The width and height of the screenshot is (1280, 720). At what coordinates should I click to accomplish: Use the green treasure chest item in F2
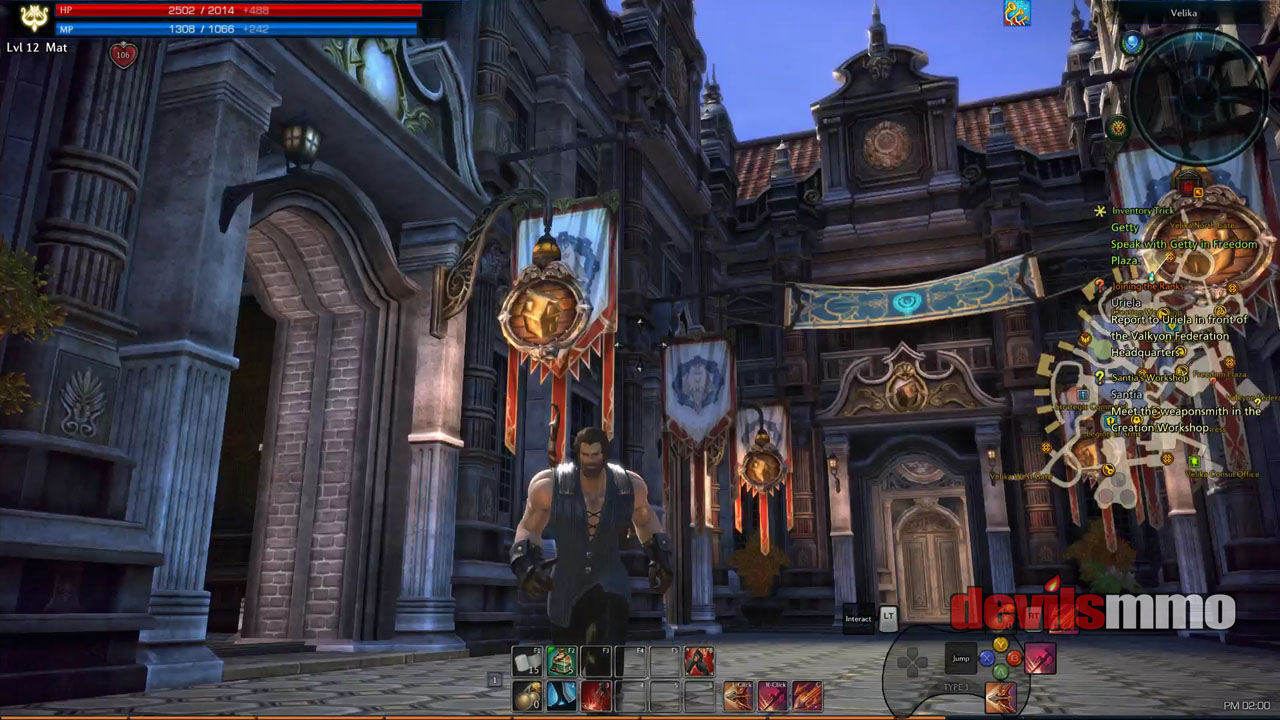(x=561, y=661)
